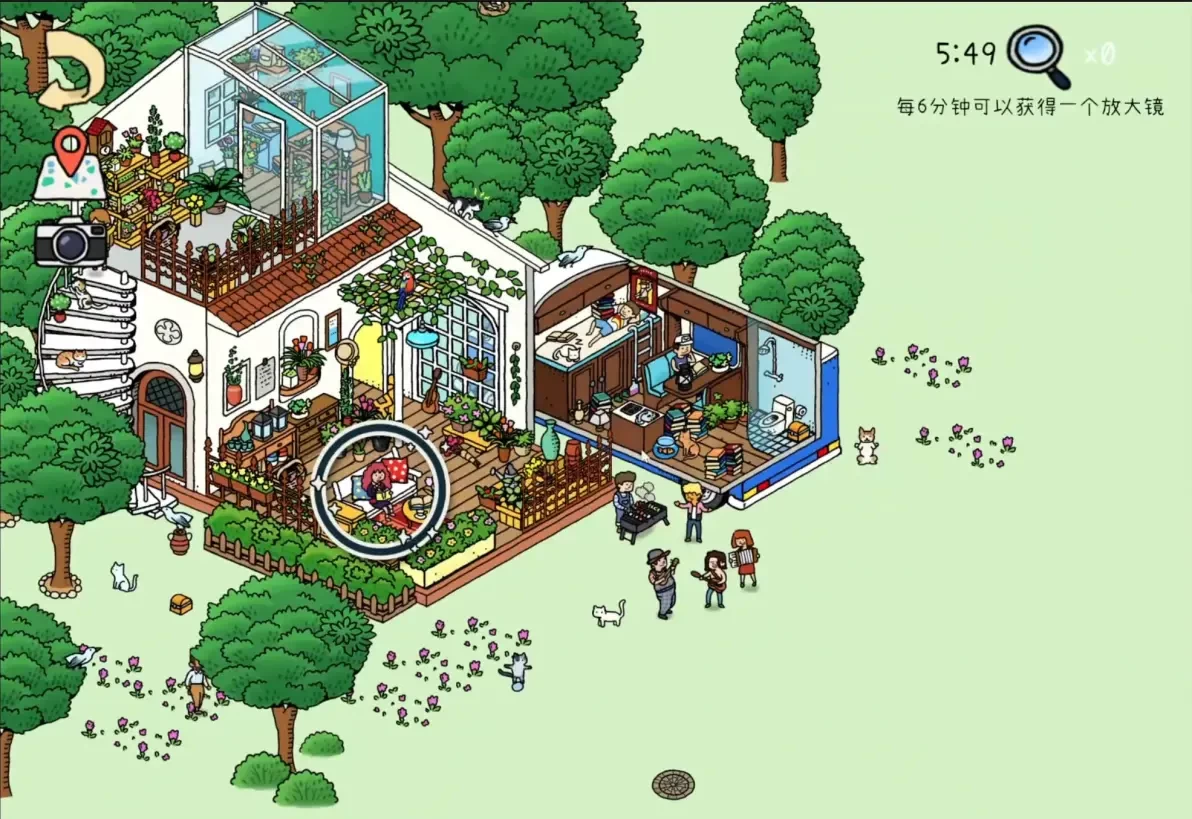Use the magnifying glass hint
This screenshot has height=819, width=1192.
pos(1037,55)
